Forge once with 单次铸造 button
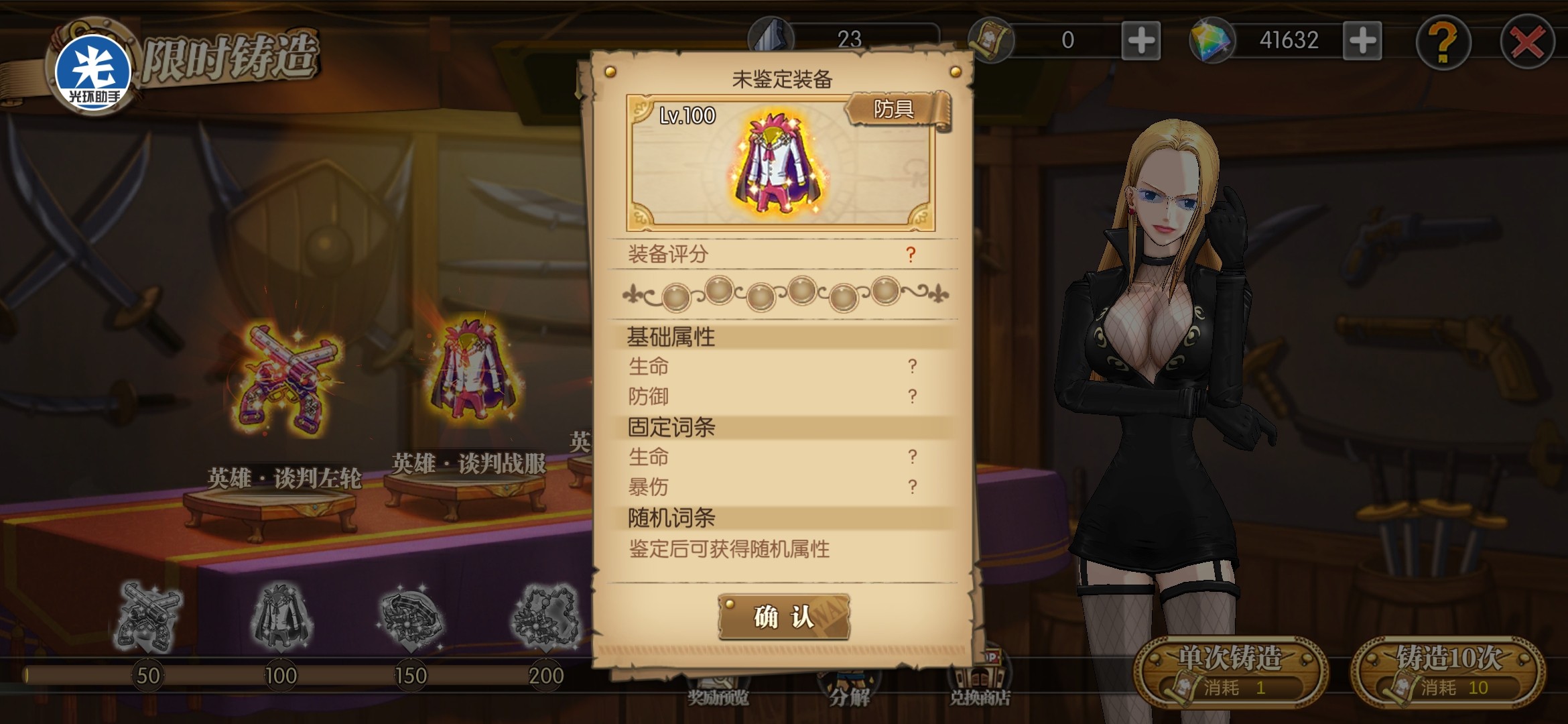 click(1230, 672)
